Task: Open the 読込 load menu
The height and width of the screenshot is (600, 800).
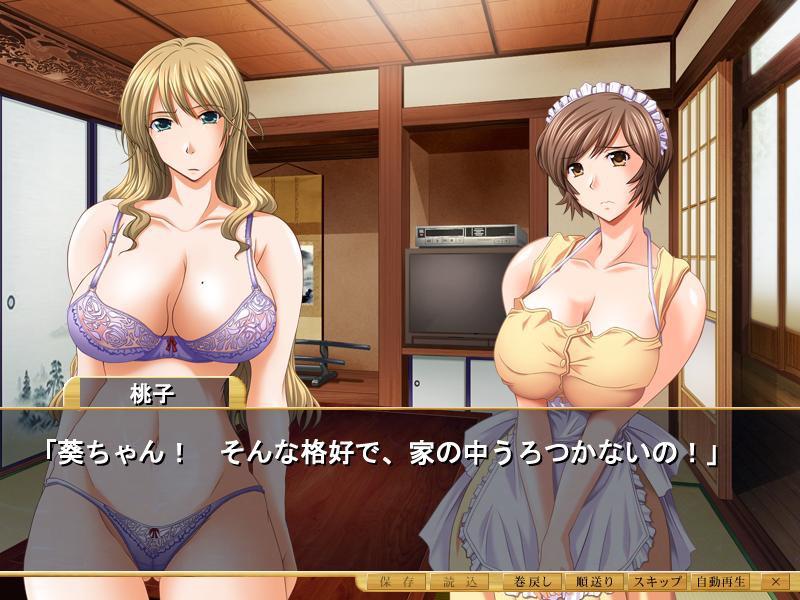Action: pyautogui.click(x=457, y=581)
